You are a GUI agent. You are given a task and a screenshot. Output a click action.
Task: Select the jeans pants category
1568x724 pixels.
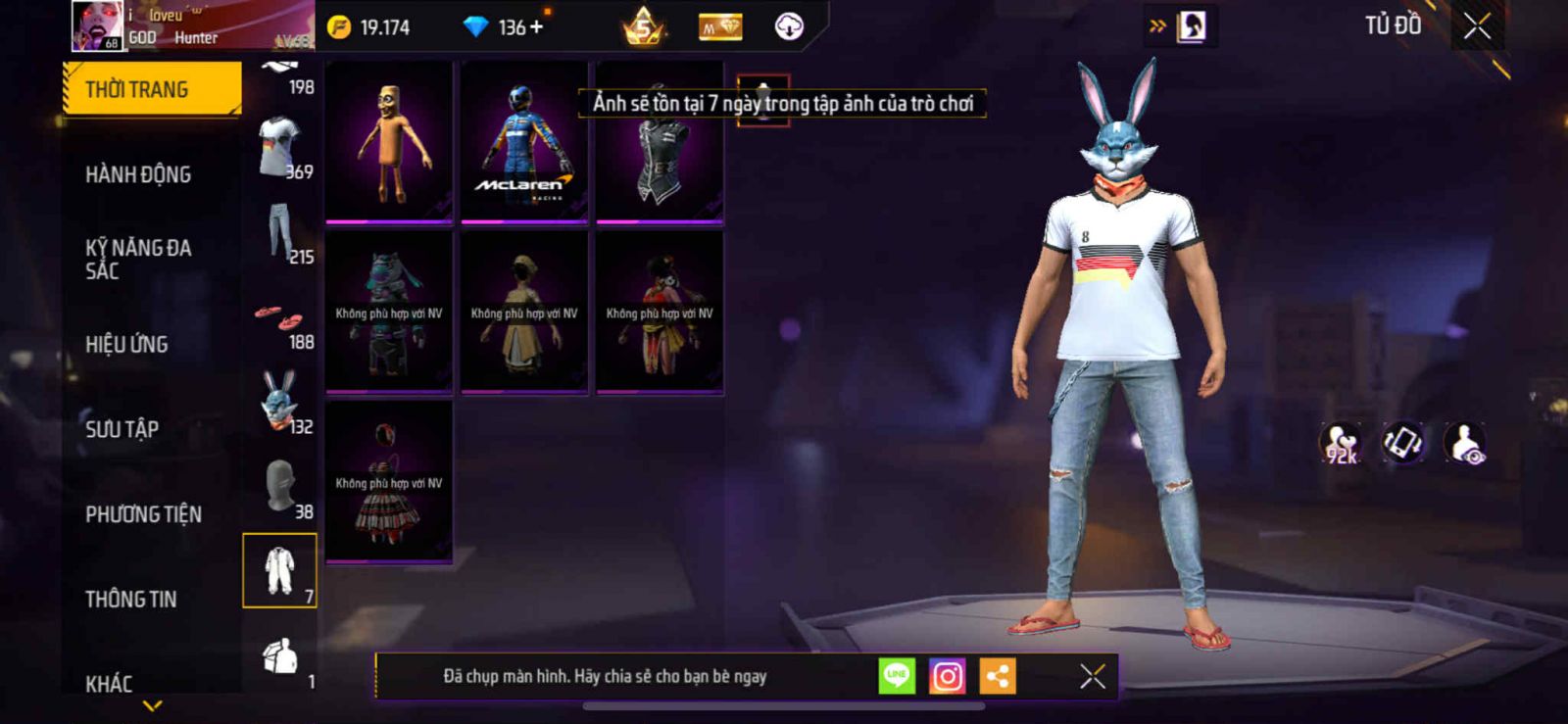pos(280,232)
